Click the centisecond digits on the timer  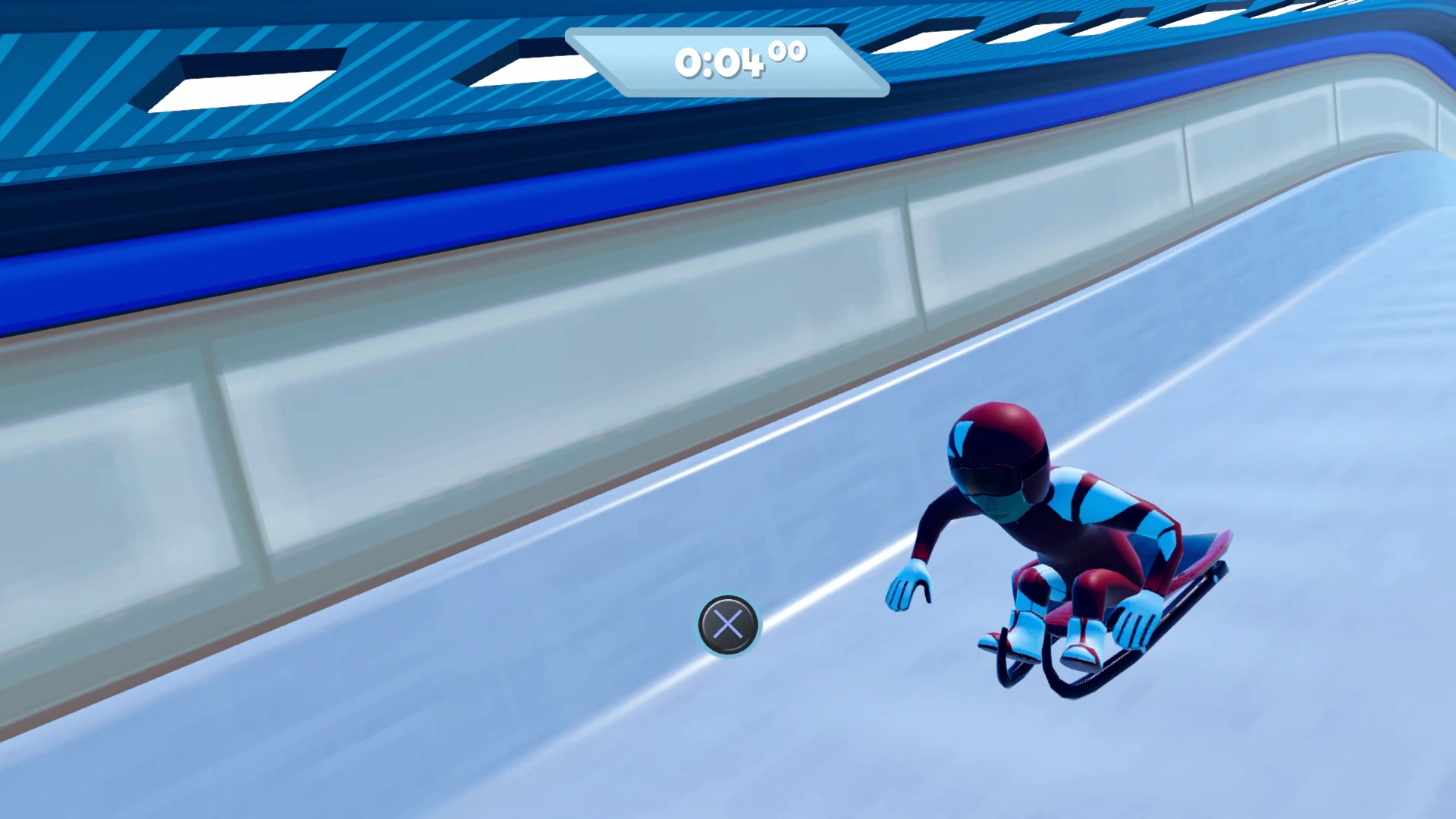(x=789, y=52)
